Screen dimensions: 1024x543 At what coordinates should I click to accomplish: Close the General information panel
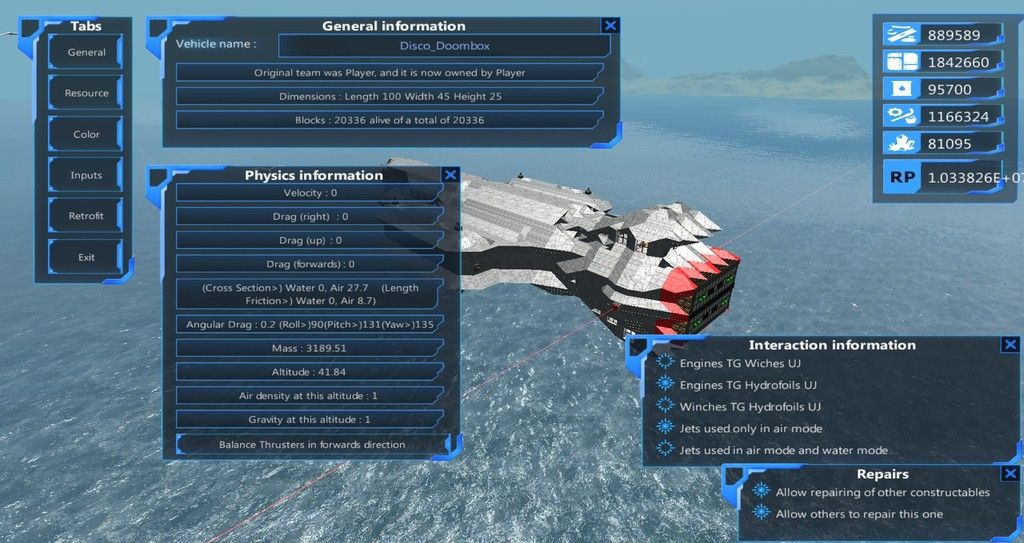click(x=610, y=25)
